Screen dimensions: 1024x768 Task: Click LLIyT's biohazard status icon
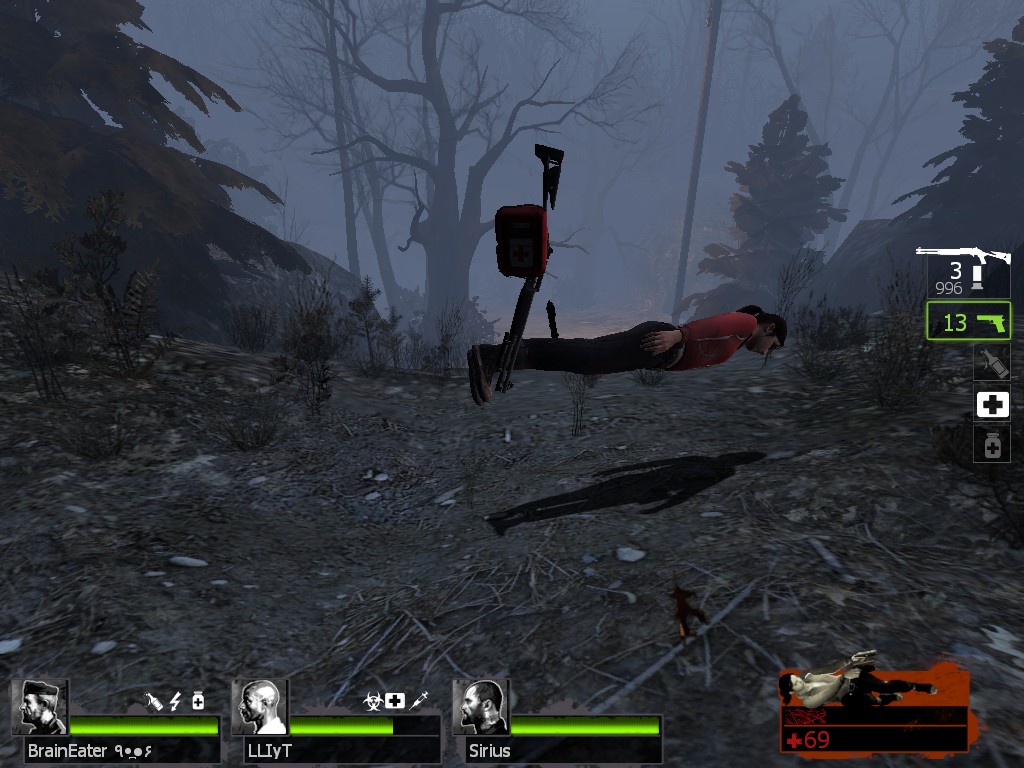[373, 701]
